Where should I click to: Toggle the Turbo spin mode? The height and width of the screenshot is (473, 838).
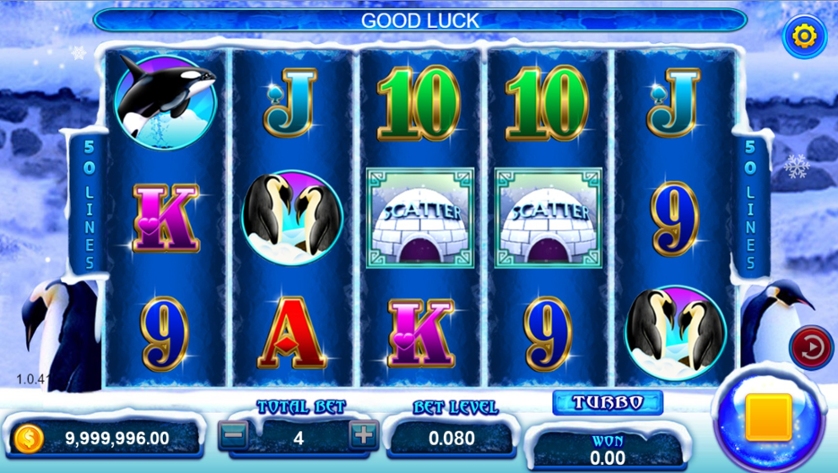(x=608, y=402)
